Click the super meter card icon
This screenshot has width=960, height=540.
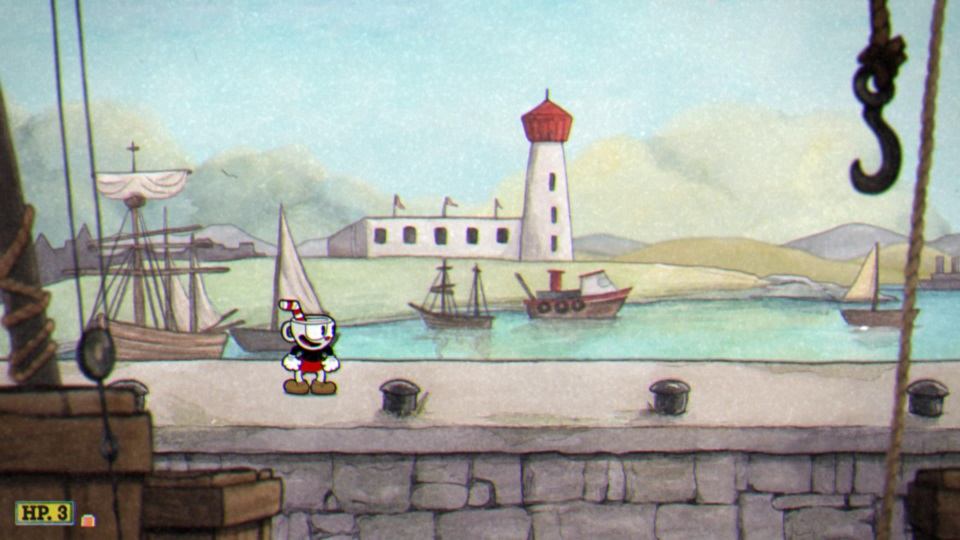point(89,520)
